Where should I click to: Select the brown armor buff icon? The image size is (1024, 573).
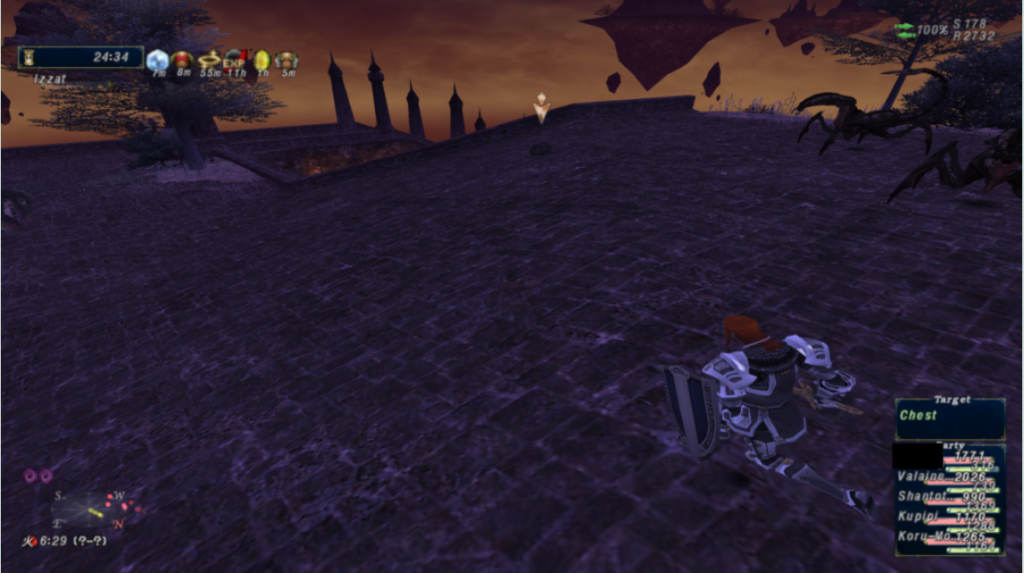tap(286, 61)
